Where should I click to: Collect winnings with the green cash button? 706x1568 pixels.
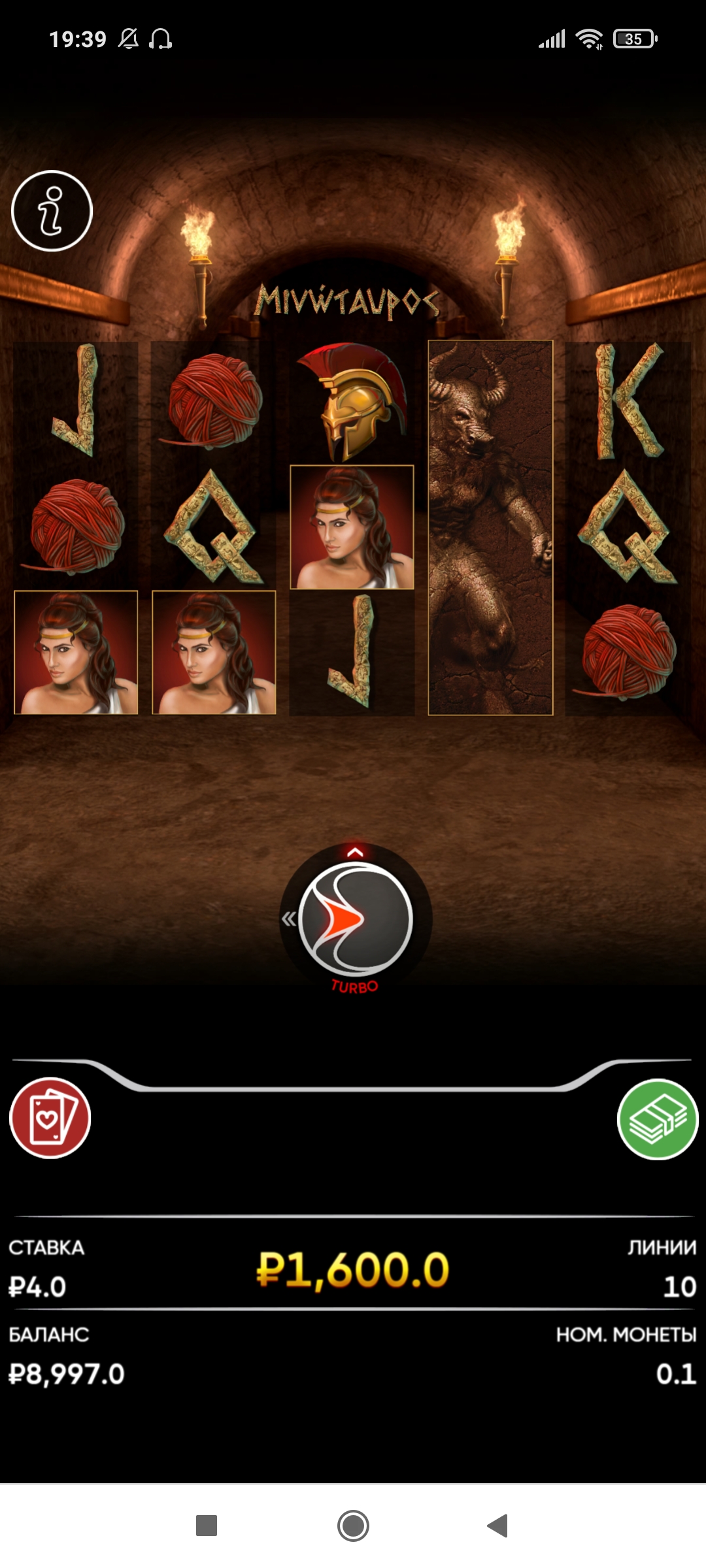(x=658, y=1119)
